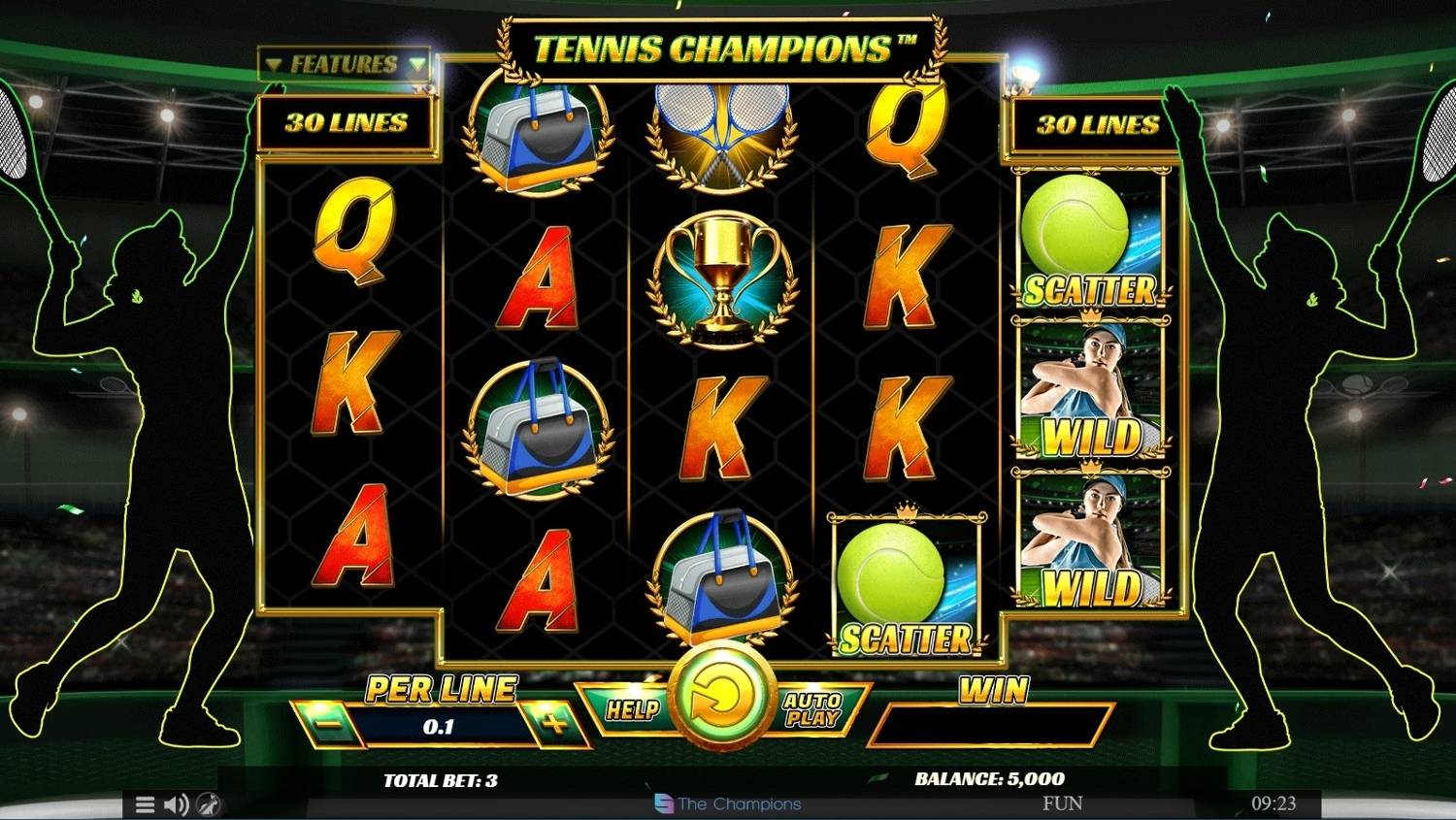Image resolution: width=1456 pixels, height=820 pixels.
Task: Open the hamburger menu in the bottom bar
Action: (146, 804)
